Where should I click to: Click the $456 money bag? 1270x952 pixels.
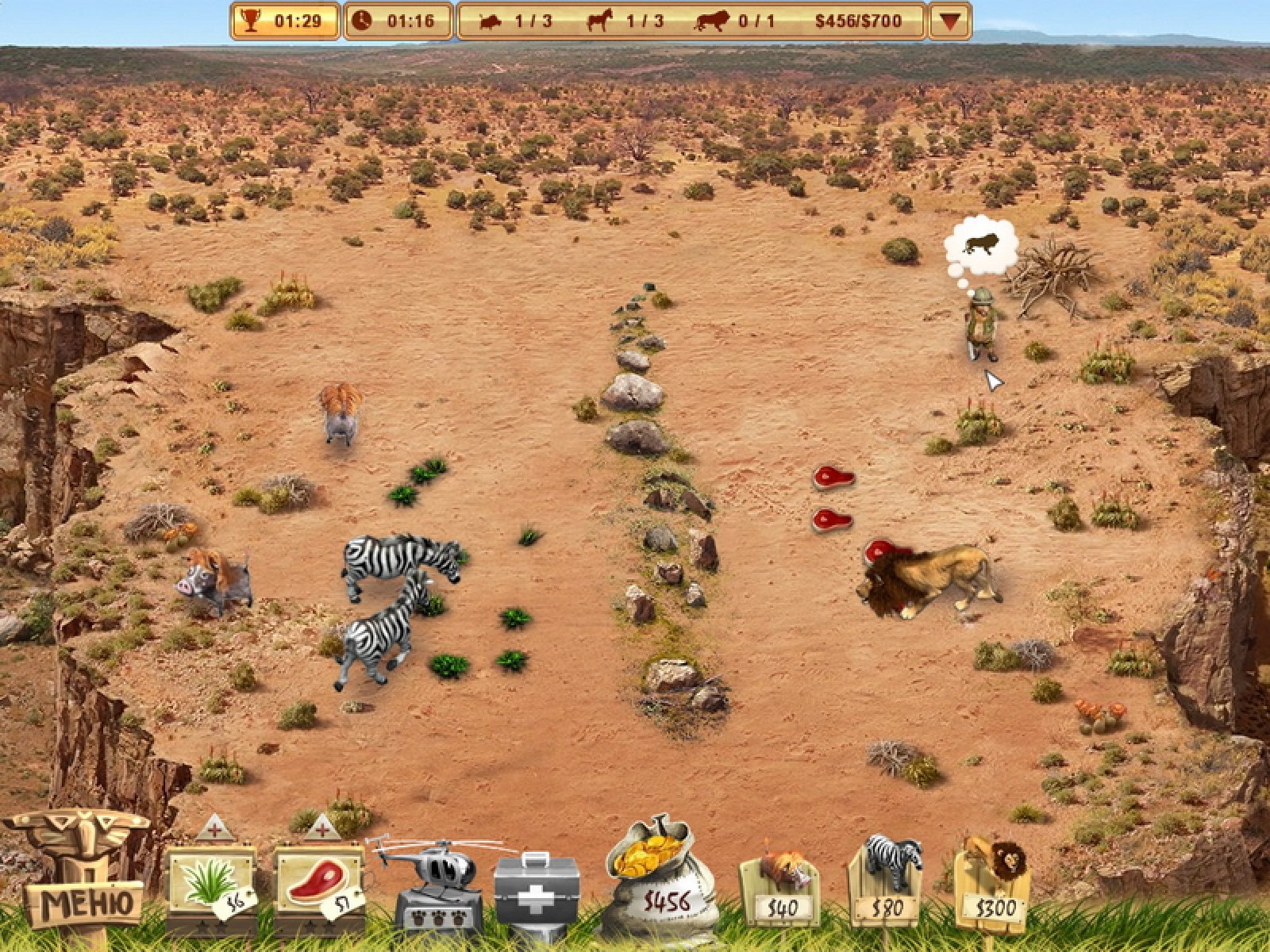[660, 882]
